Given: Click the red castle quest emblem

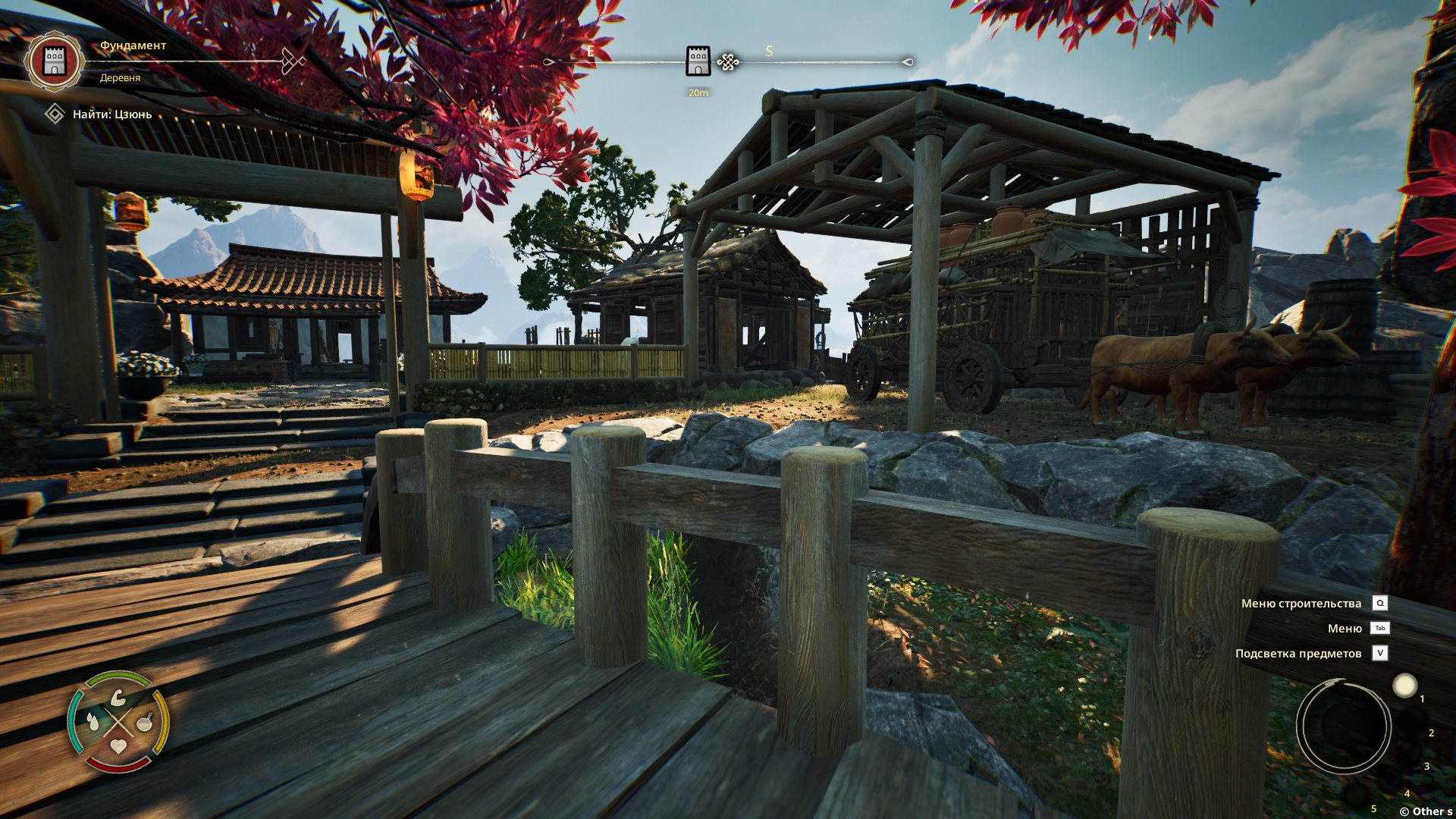Looking at the screenshot, I should 54,61.
